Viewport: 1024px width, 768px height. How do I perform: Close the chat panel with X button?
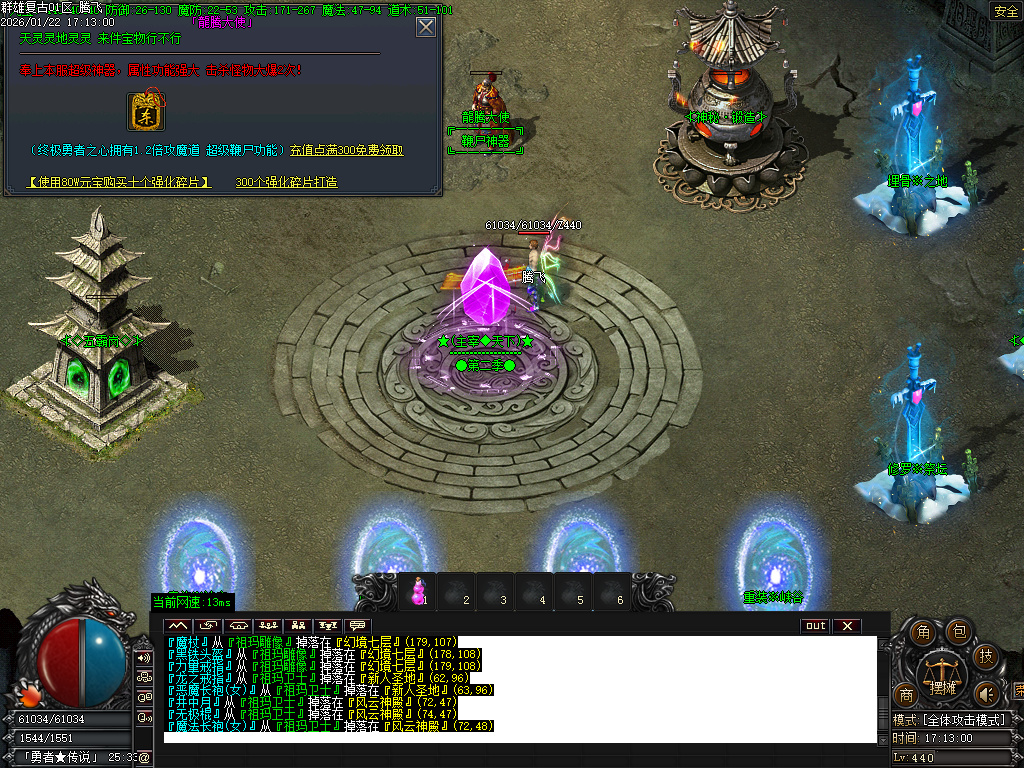846,626
